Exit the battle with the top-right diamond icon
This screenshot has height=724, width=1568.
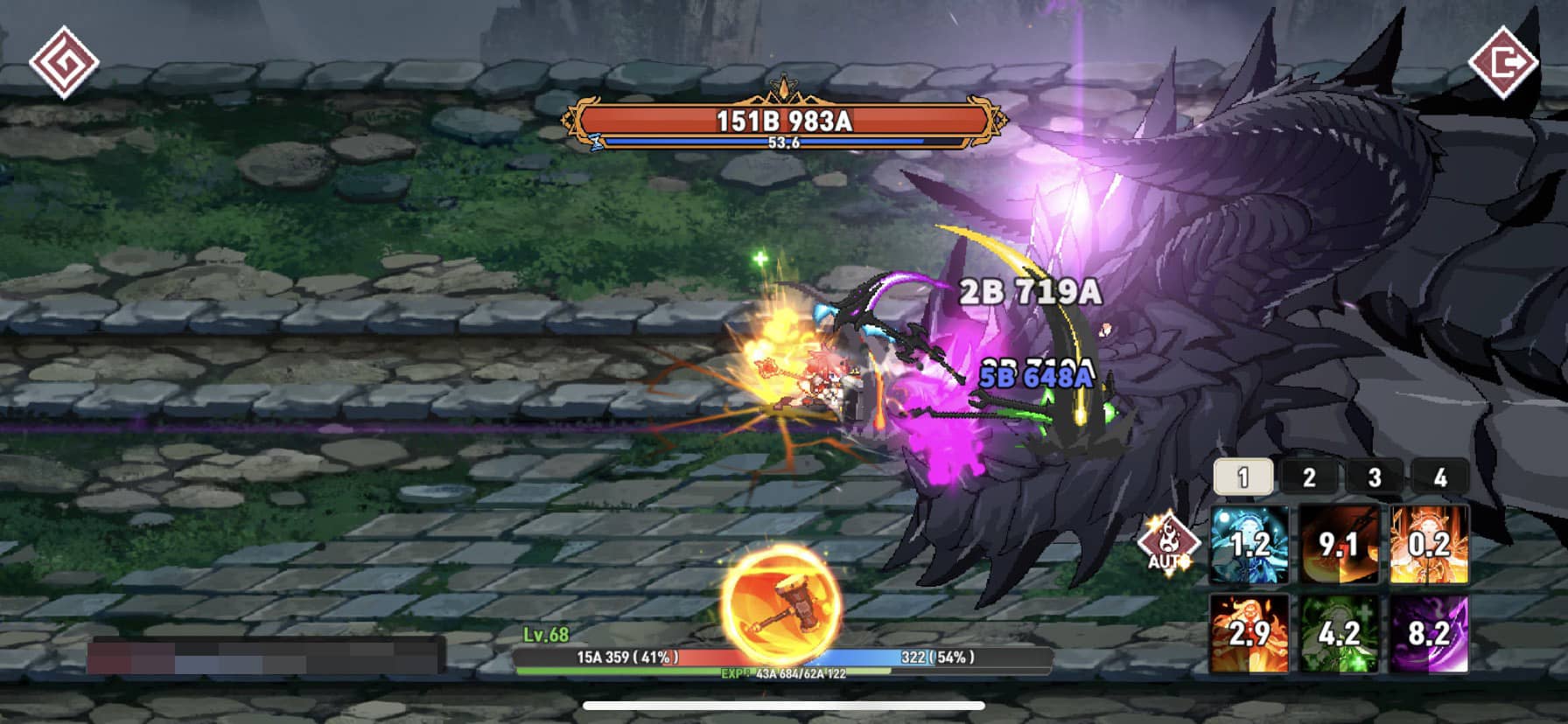click(x=1502, y=62)
